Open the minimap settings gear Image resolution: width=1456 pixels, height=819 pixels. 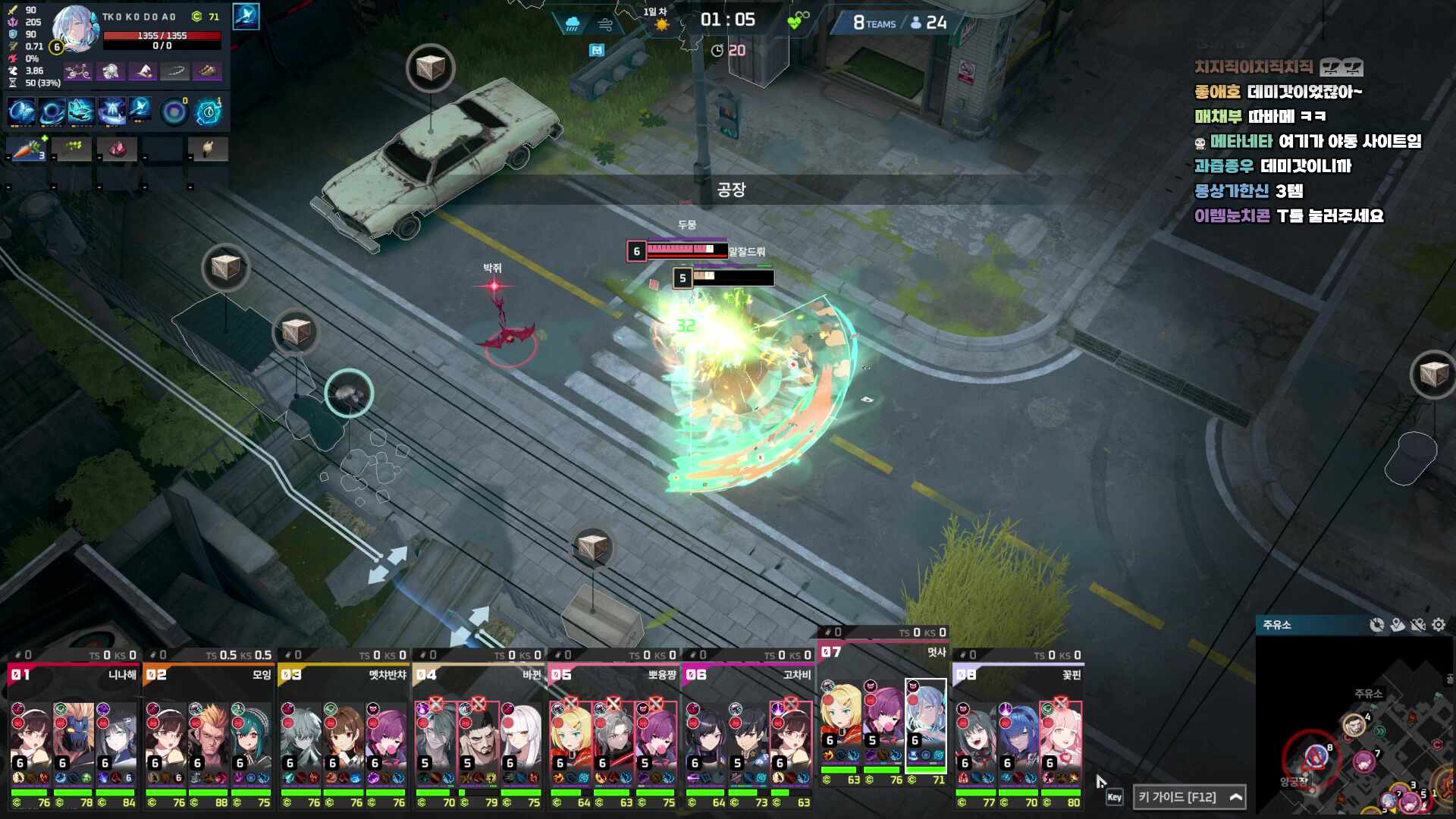click(1439, 625)
